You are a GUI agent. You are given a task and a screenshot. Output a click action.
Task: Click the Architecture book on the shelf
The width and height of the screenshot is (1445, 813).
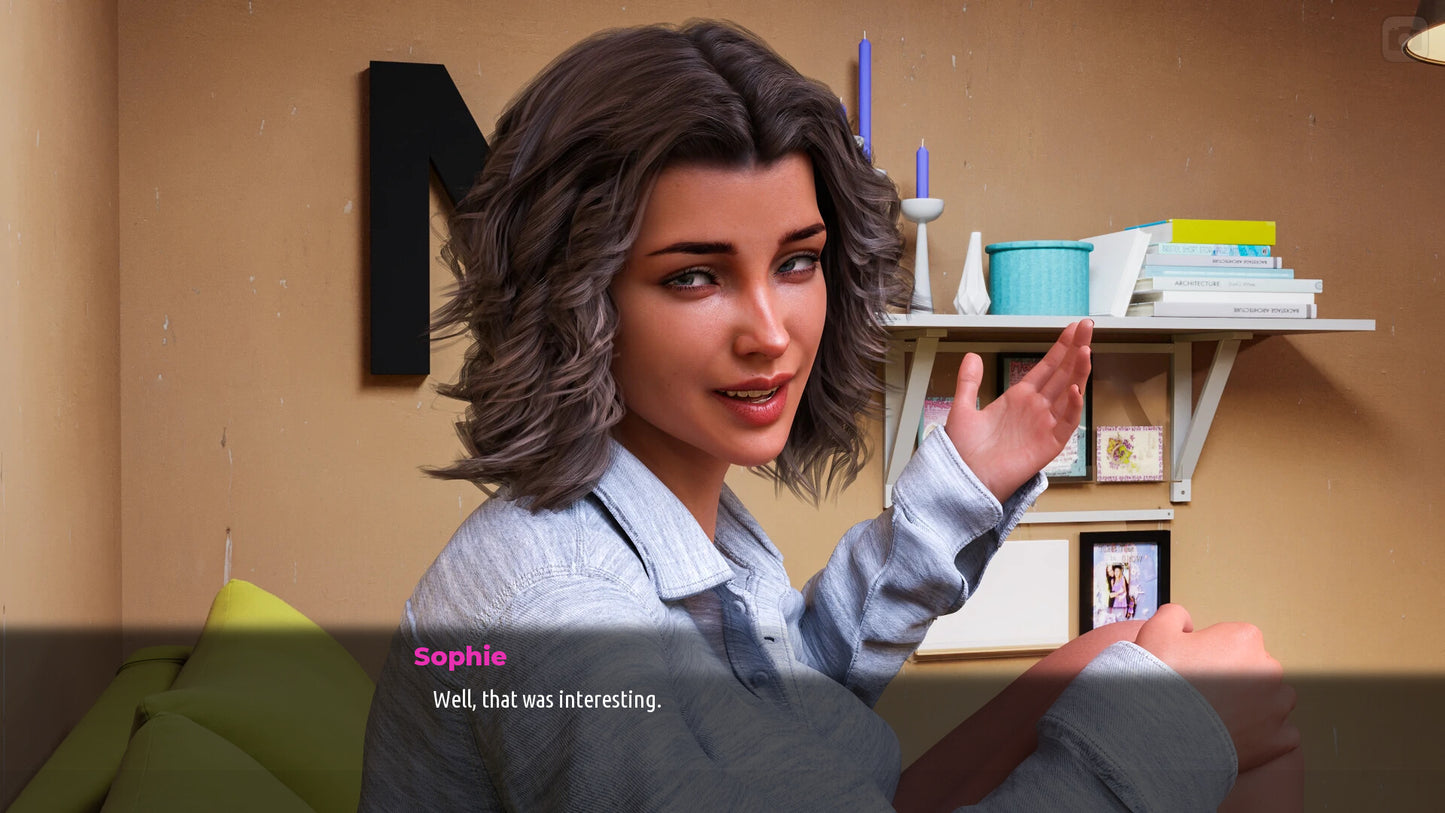click(x=1198, y=284)
